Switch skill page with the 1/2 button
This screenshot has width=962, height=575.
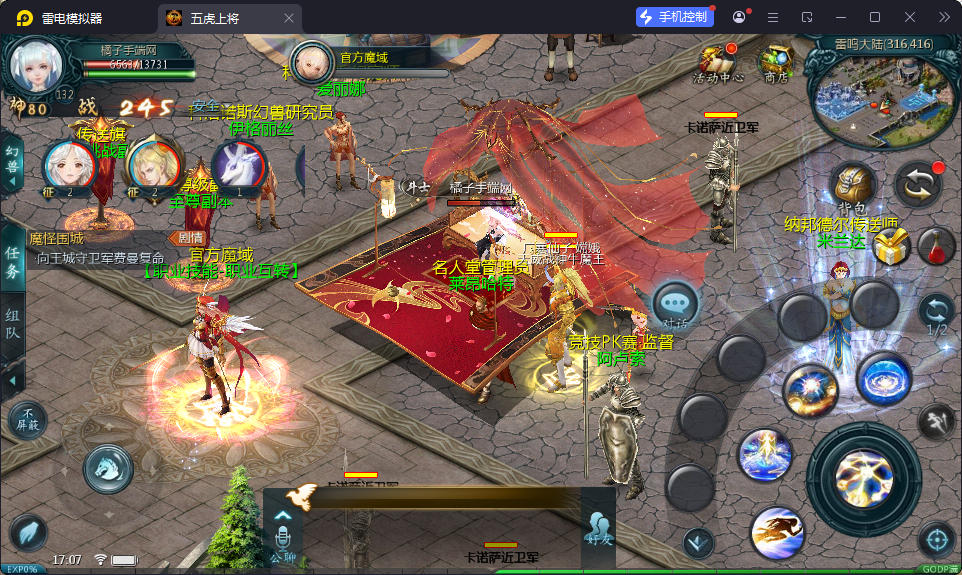tap(937, 313)
